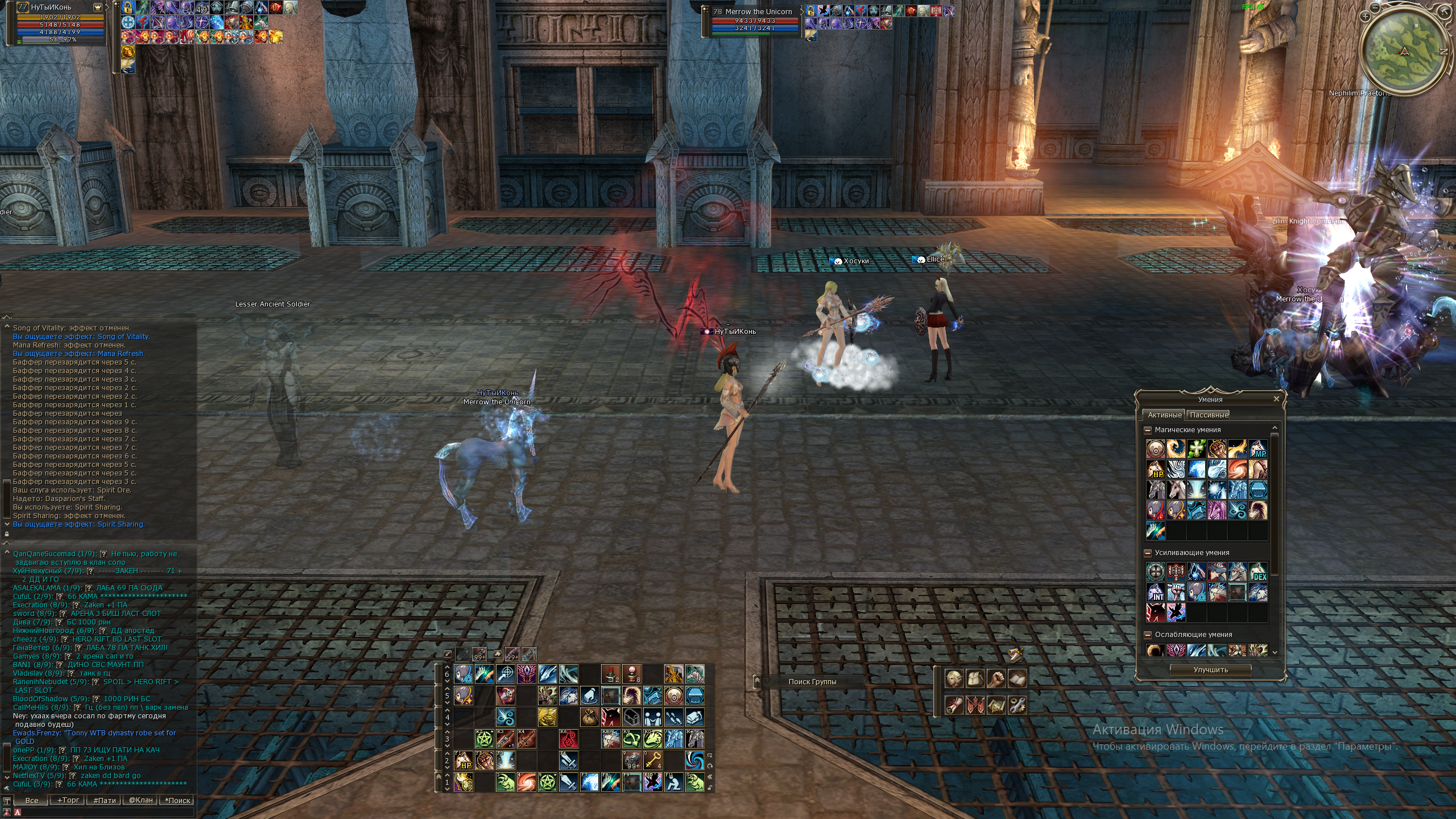This screenshot has width=1456, height=819.
Task: Use the sit-down F11 hotbar action
Action: [673, 782]
